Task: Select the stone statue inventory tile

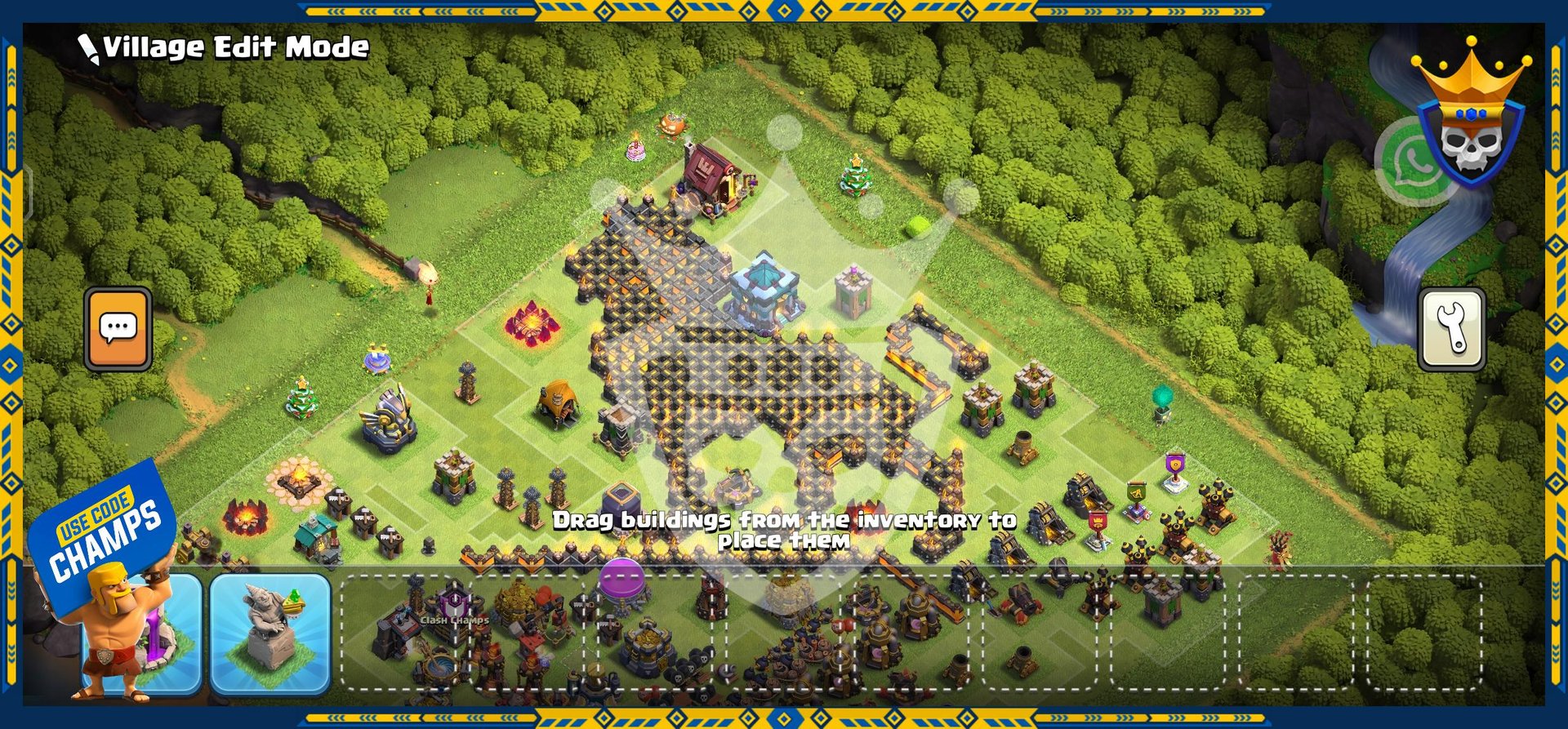Action: [270, 633]
